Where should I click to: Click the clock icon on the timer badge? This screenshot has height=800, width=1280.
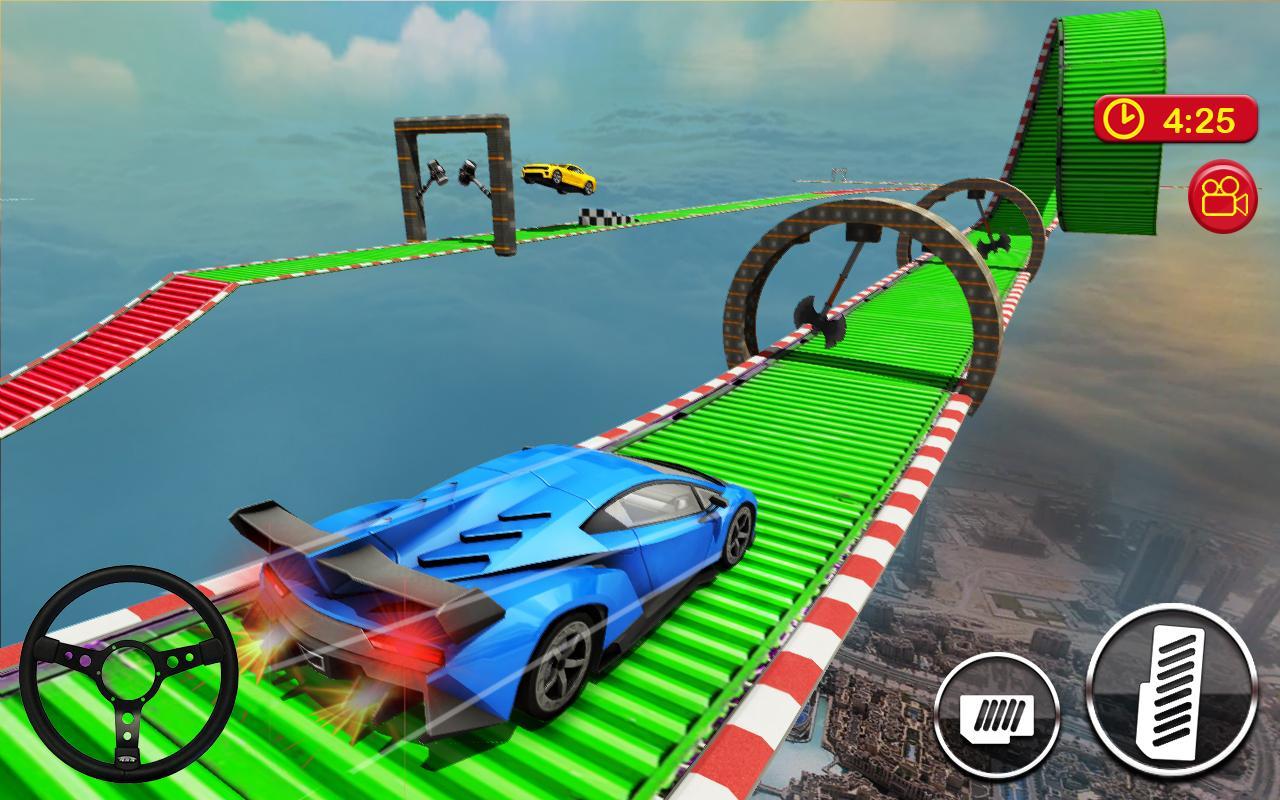pos(1125,116)
